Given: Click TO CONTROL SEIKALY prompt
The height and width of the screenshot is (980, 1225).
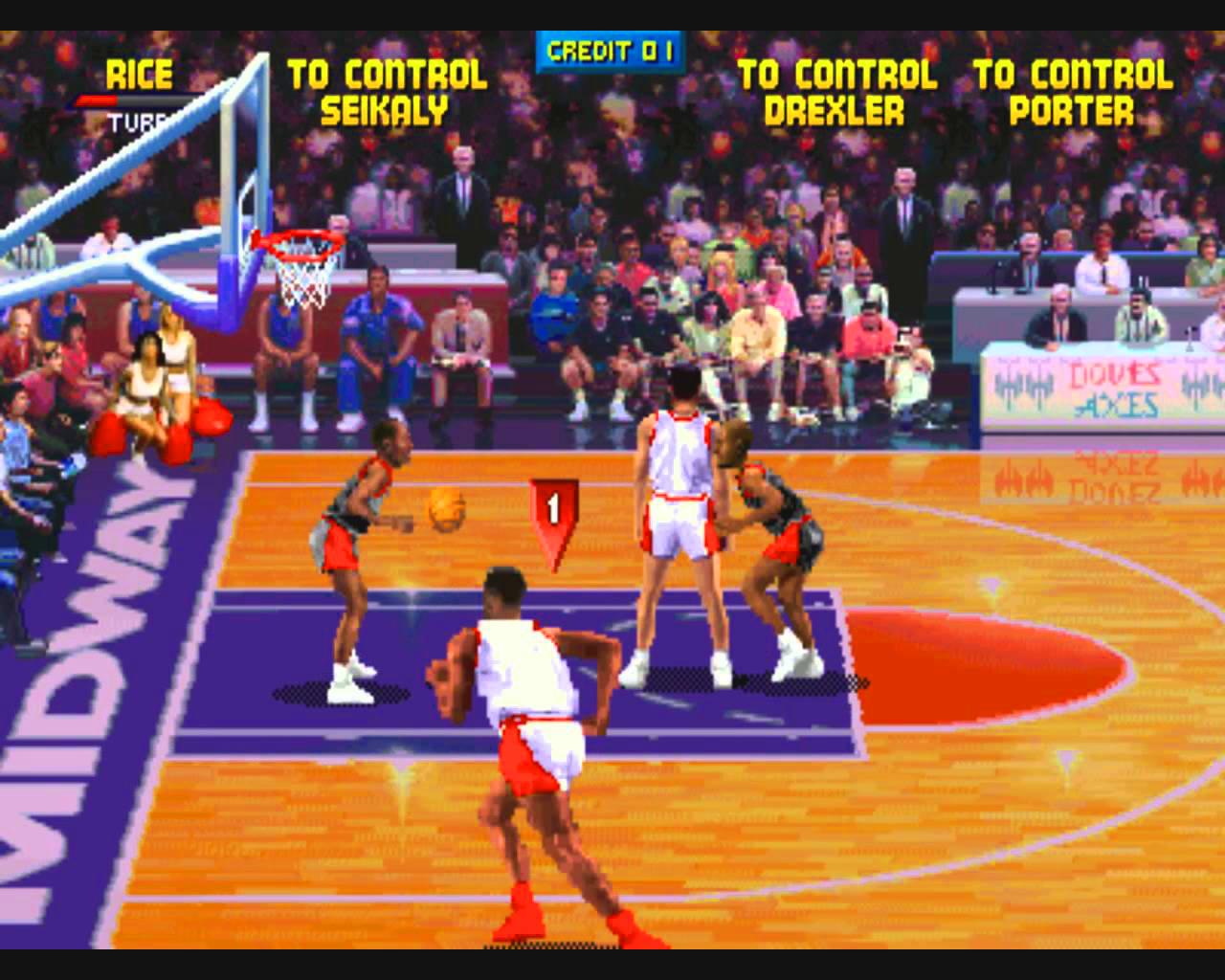Looking at the screenshot, I should coord(387,91).
